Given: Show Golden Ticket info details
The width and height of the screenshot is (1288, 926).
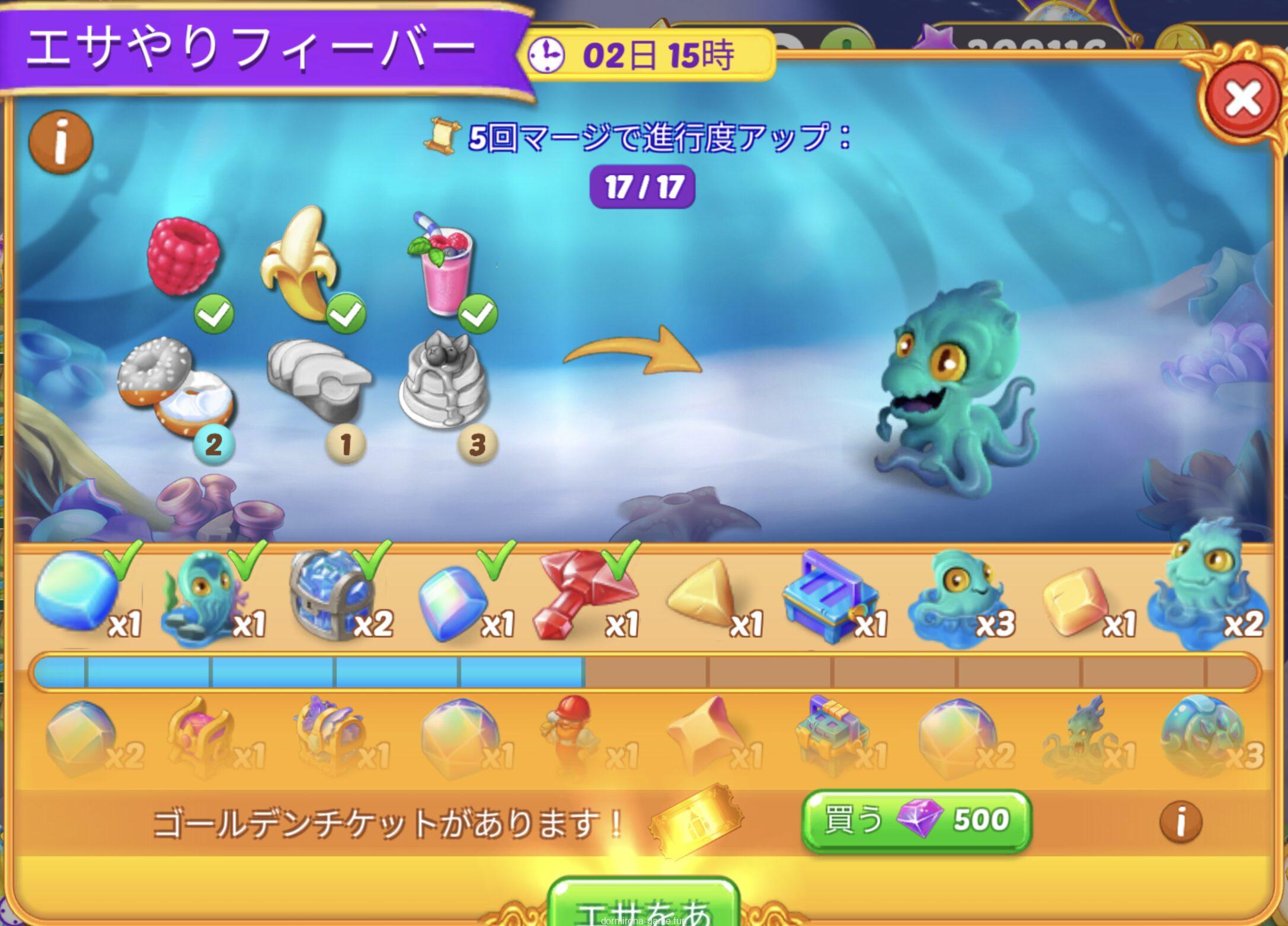Looking at the screenshot, I should click(1180, 822).
